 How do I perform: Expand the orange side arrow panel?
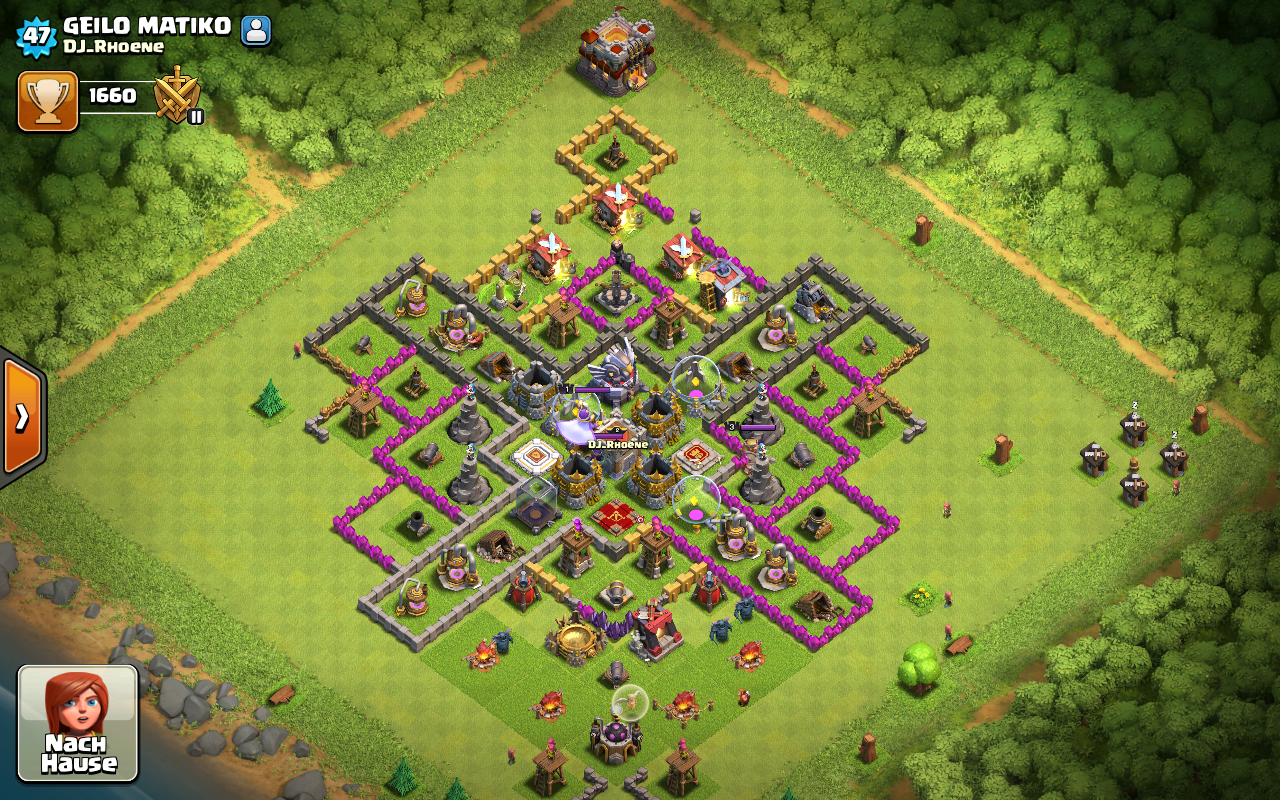coord(22,415)
